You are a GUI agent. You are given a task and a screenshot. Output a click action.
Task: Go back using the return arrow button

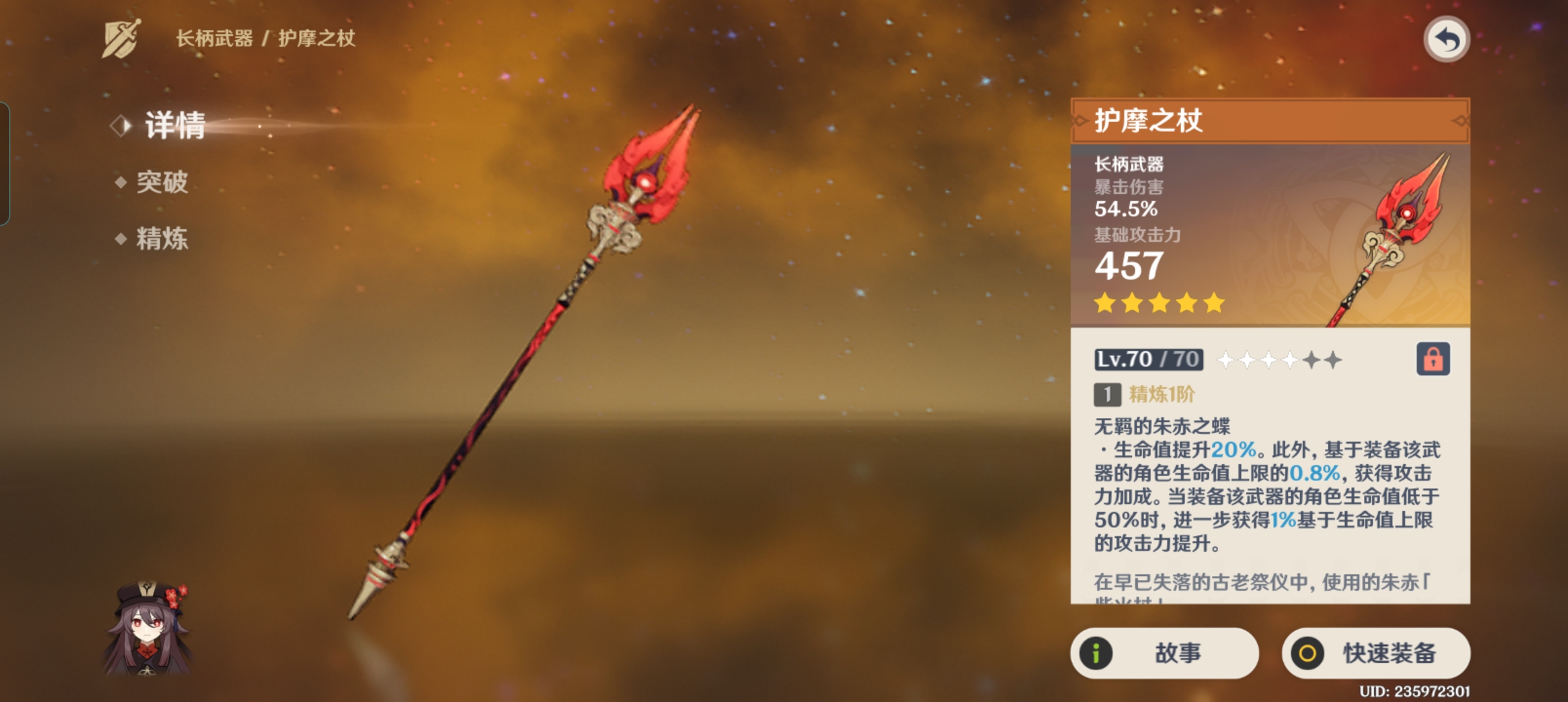(1446, 40)
